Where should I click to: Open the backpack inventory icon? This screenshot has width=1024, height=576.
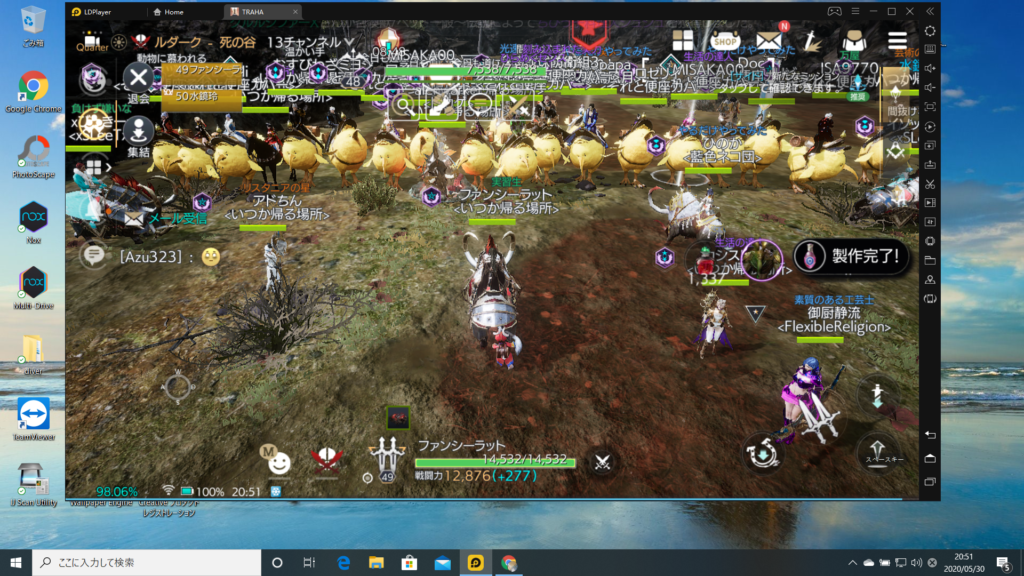point(853,42)
